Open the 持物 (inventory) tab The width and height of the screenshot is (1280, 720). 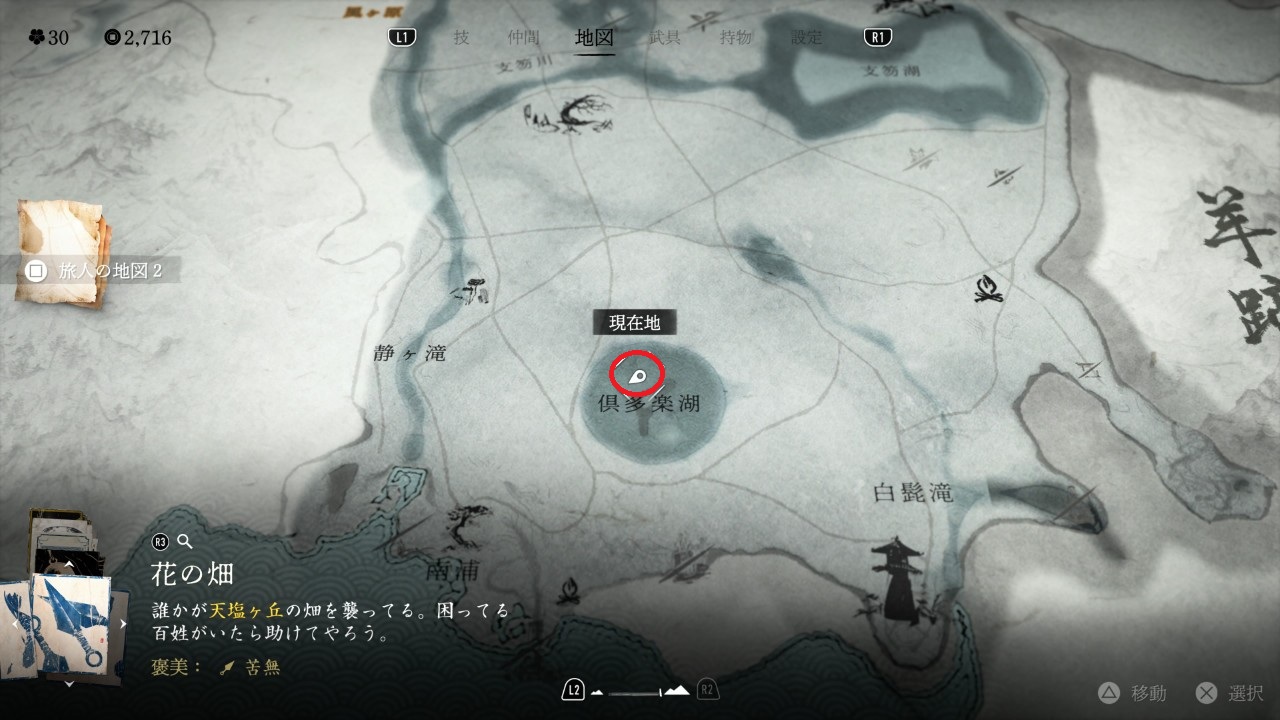pos(736,38)
